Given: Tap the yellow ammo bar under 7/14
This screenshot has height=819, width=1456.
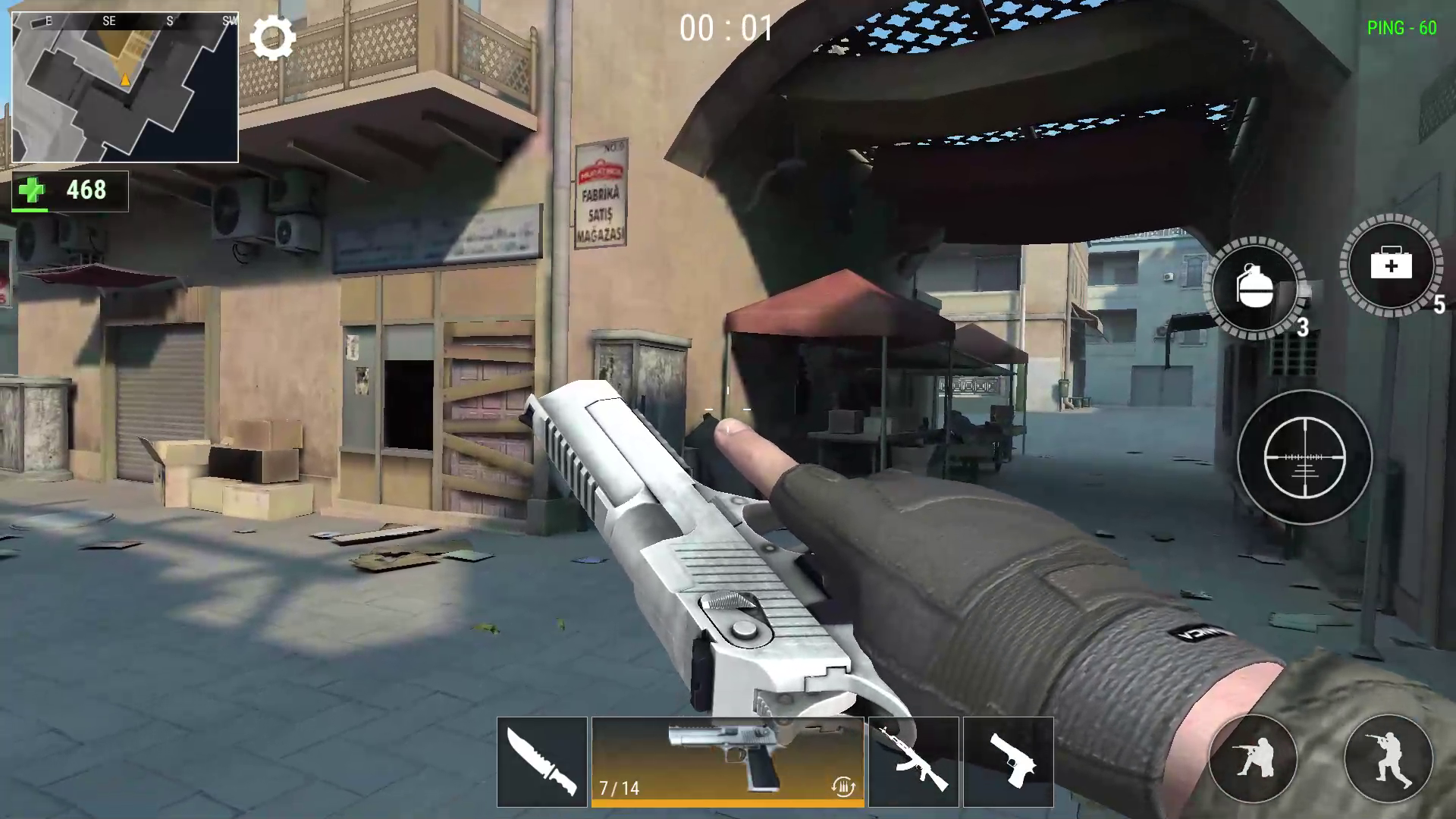Looking at the screenshot, I should (x=728, y=802).
